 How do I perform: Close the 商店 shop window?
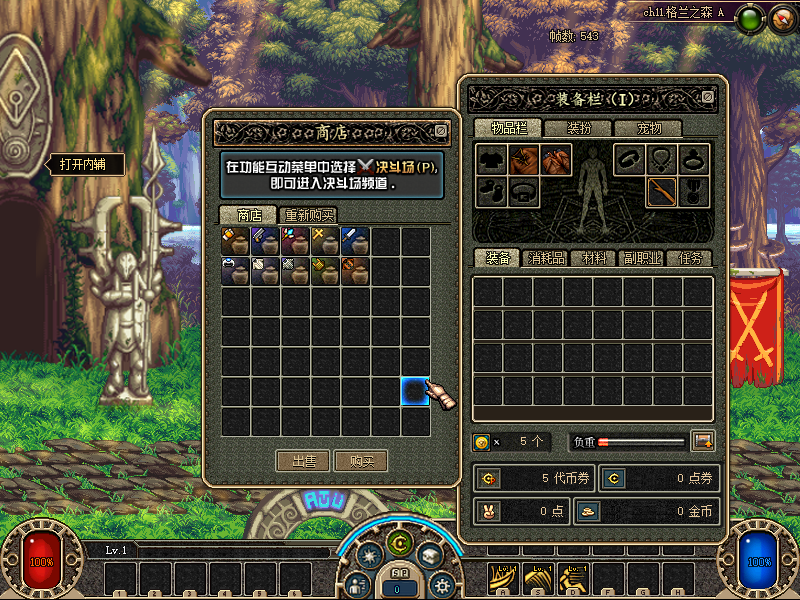point(441,130)
